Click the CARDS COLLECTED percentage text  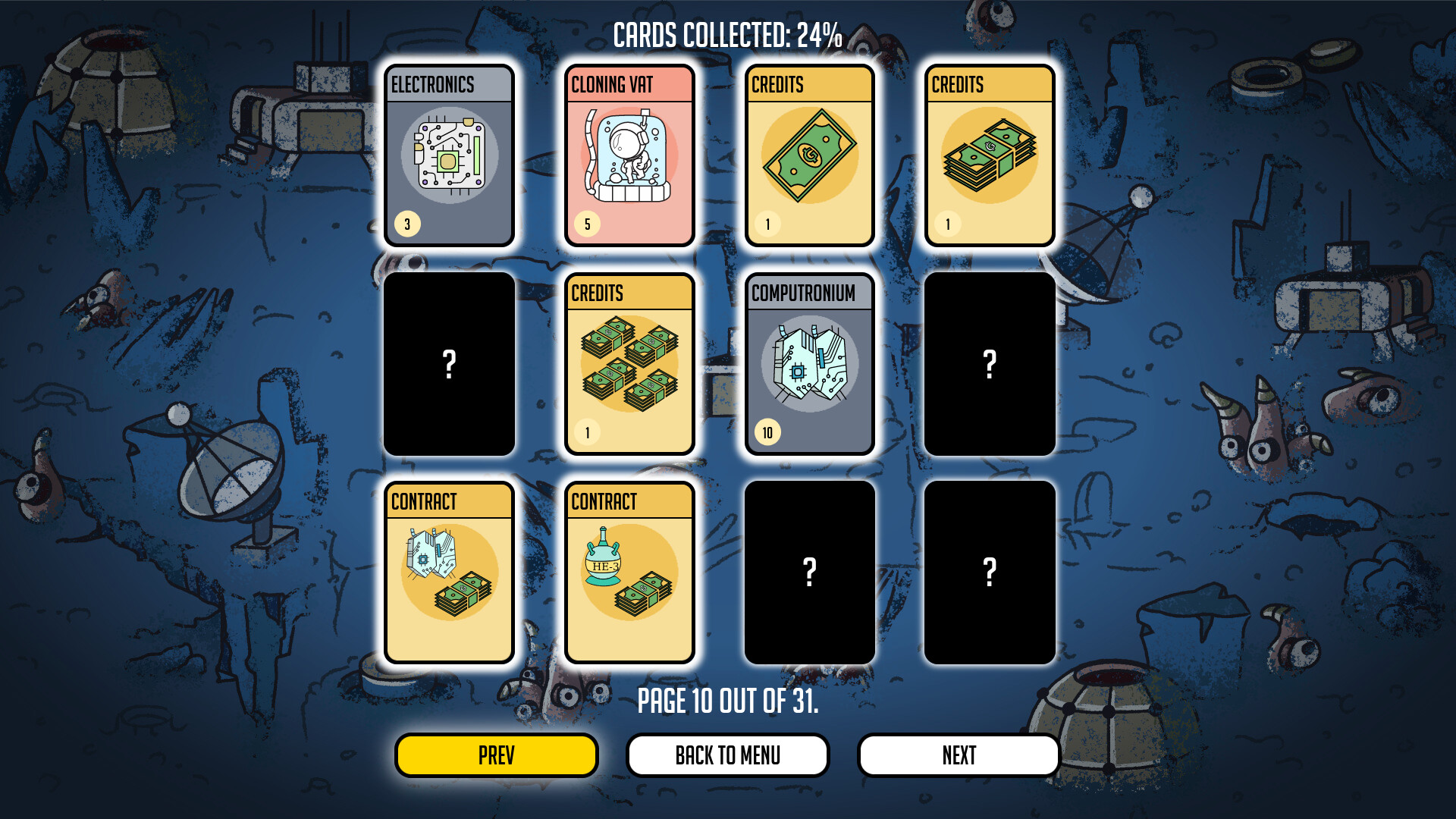(728, 33)
